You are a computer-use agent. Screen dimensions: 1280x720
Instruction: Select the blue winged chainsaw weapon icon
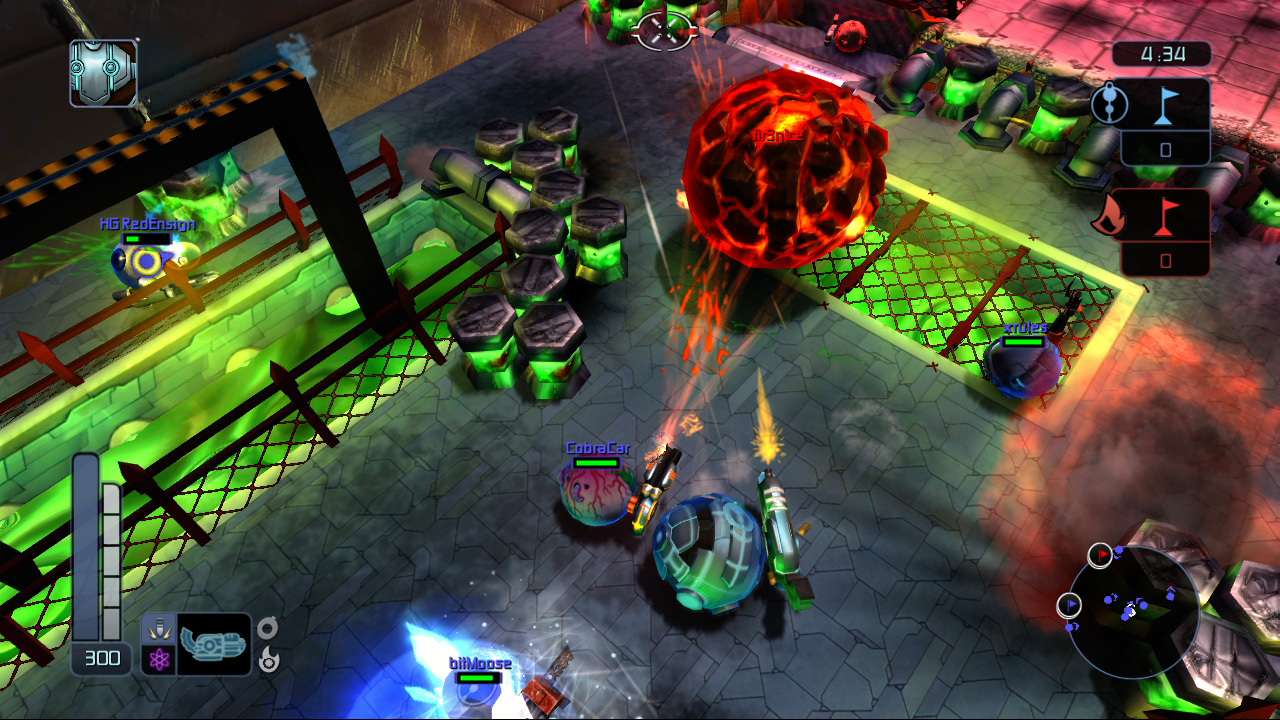(x=214, y=645)
